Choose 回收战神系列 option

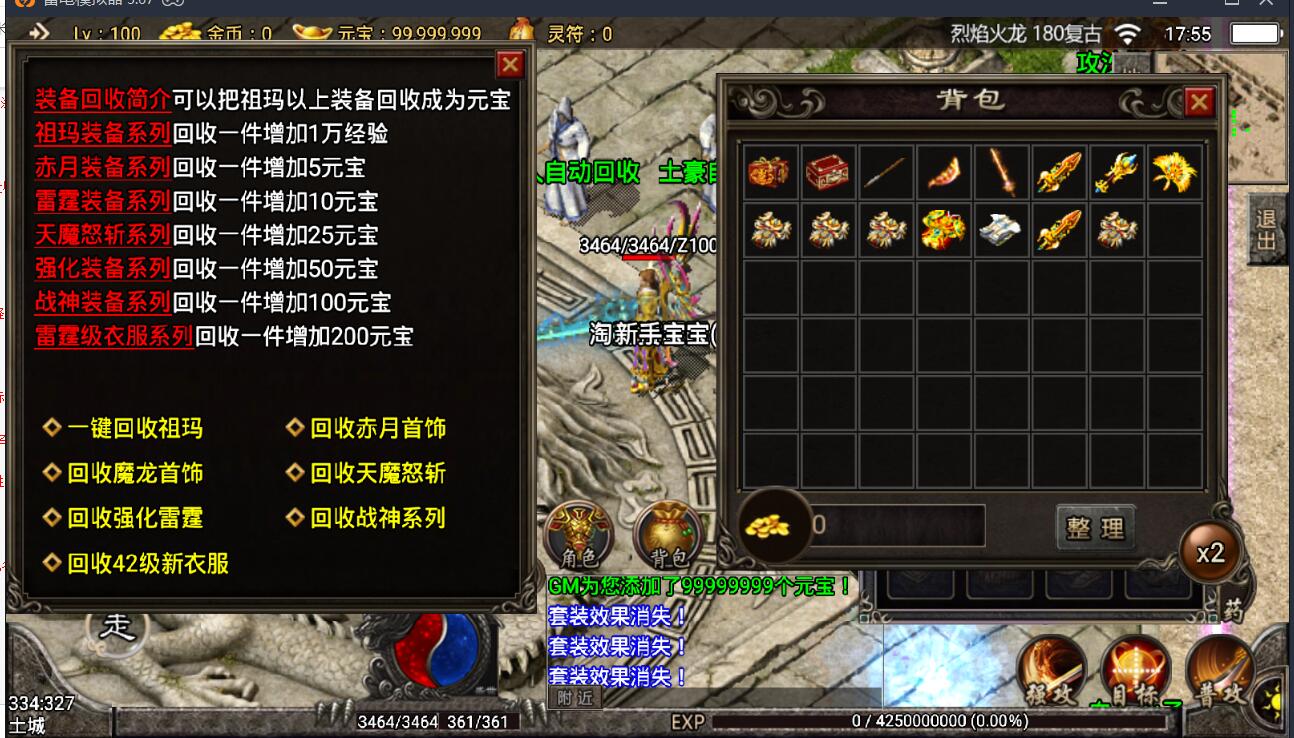click(377, 518)
